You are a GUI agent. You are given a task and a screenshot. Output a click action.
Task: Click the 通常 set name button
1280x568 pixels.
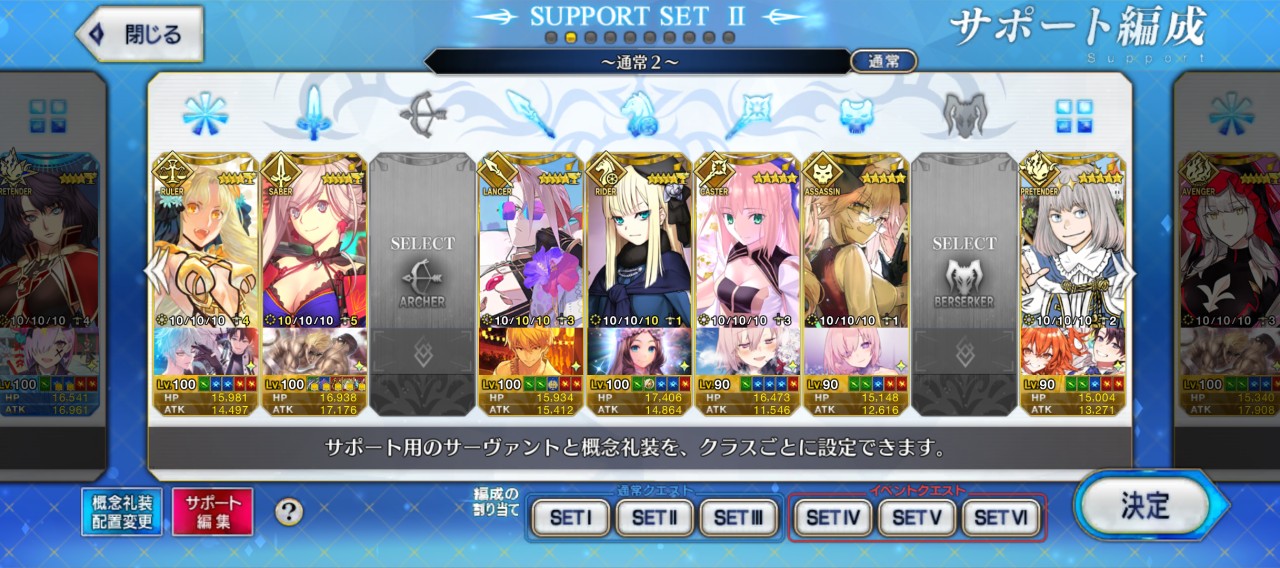coord(884,61)
